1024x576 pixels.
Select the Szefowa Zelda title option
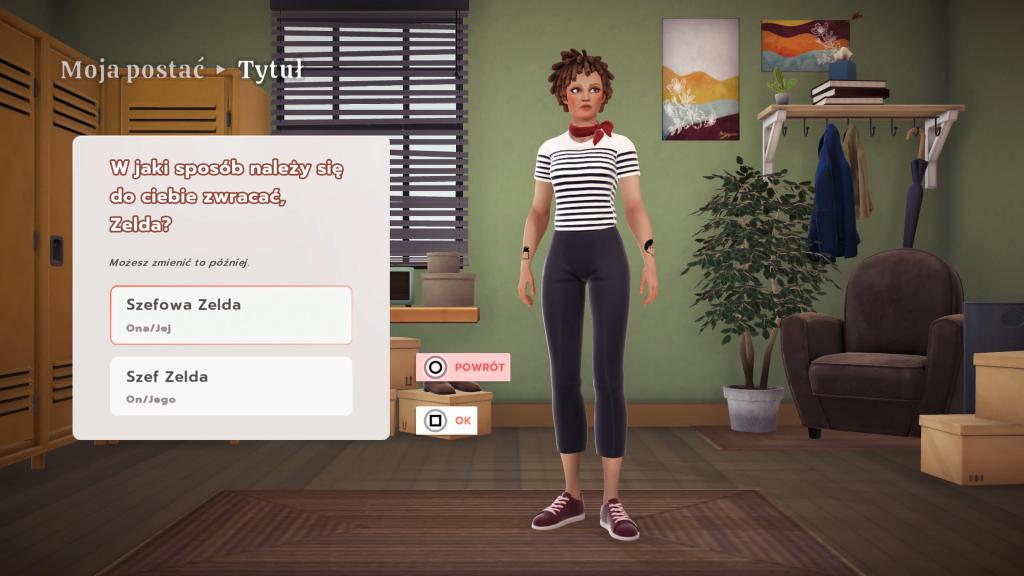coord(231,315)
